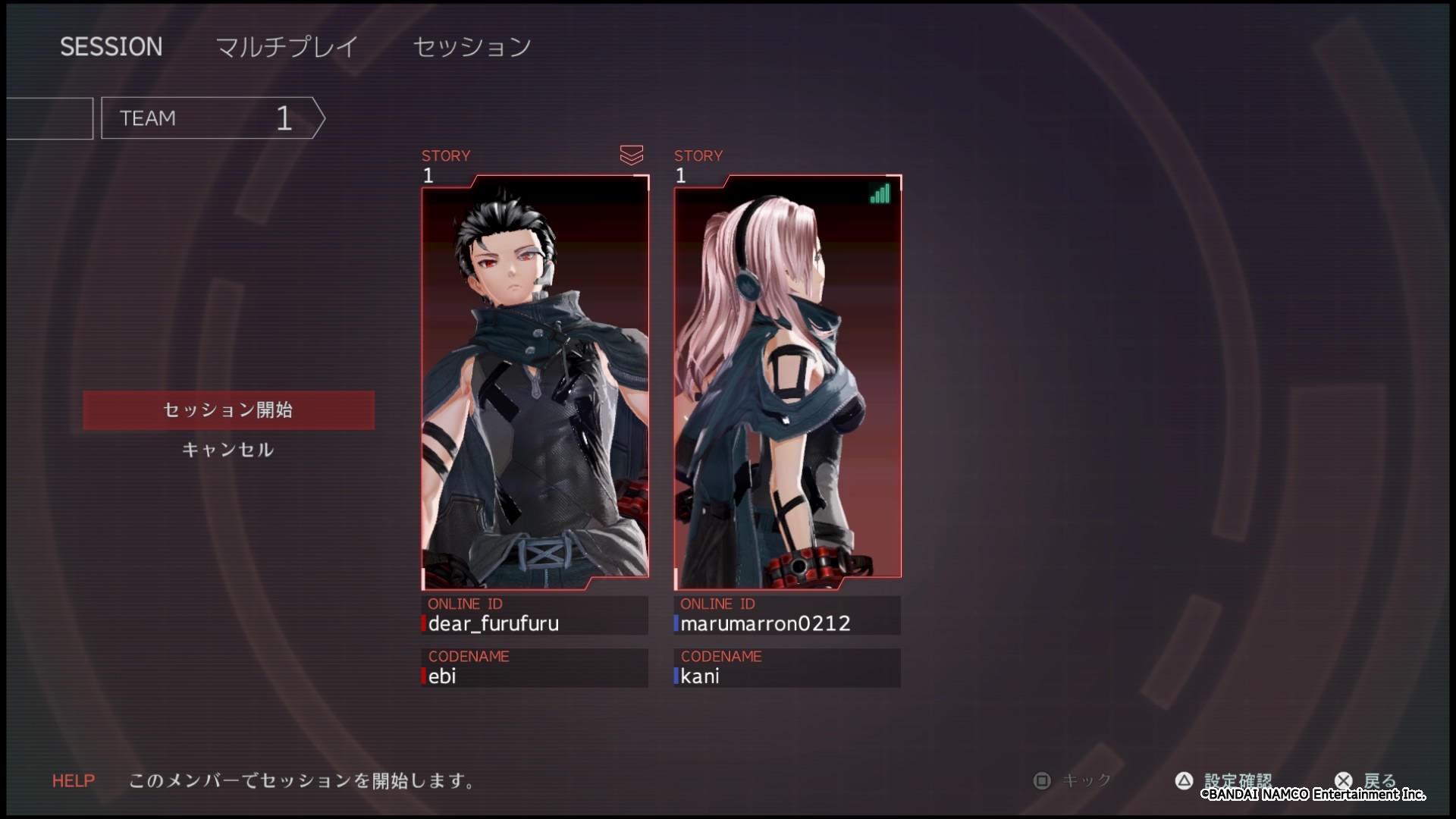Click the square button icon next to キック

coord(1042,780)
